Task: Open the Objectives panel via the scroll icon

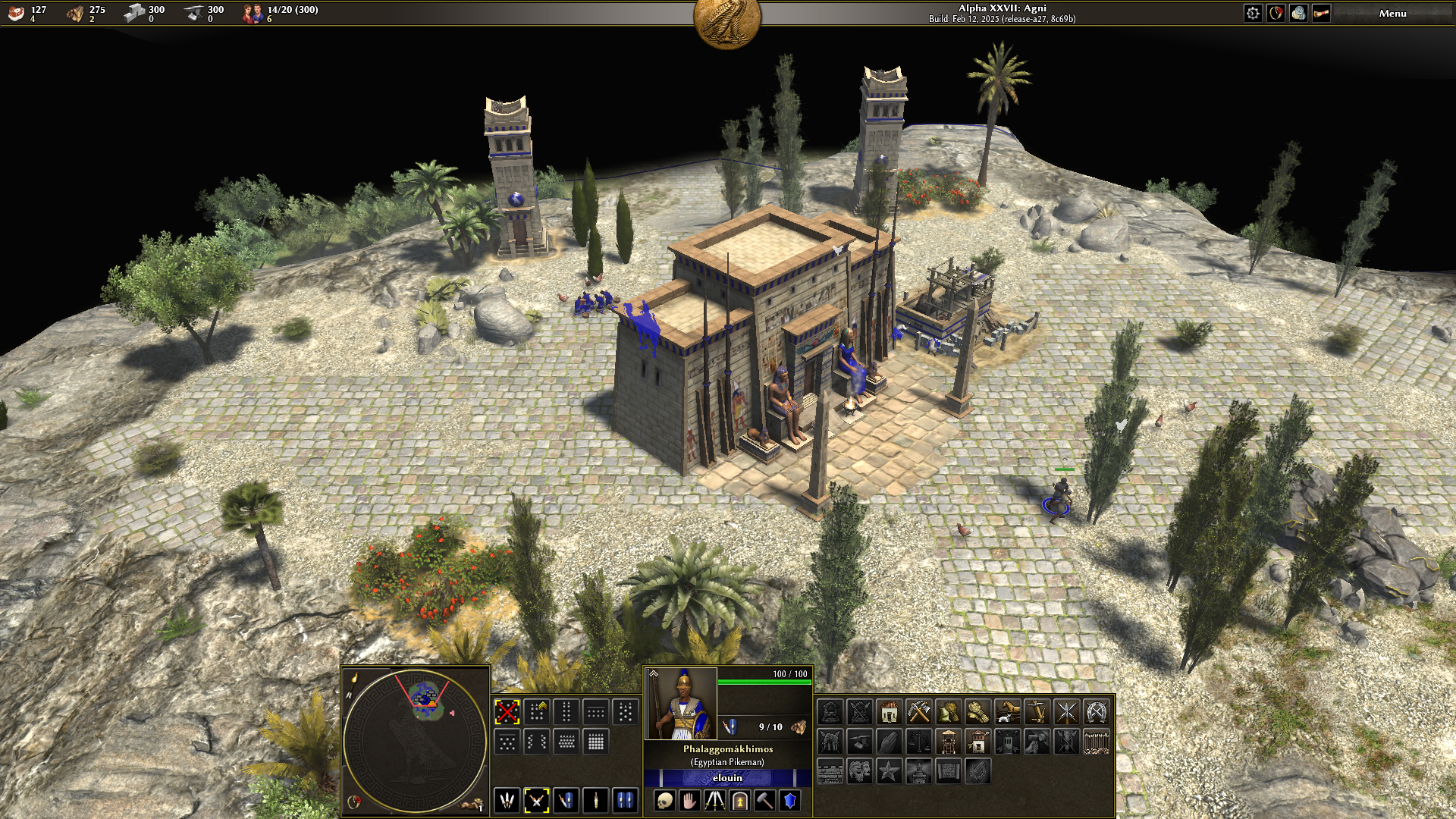Action: (x=1320, y=13)
